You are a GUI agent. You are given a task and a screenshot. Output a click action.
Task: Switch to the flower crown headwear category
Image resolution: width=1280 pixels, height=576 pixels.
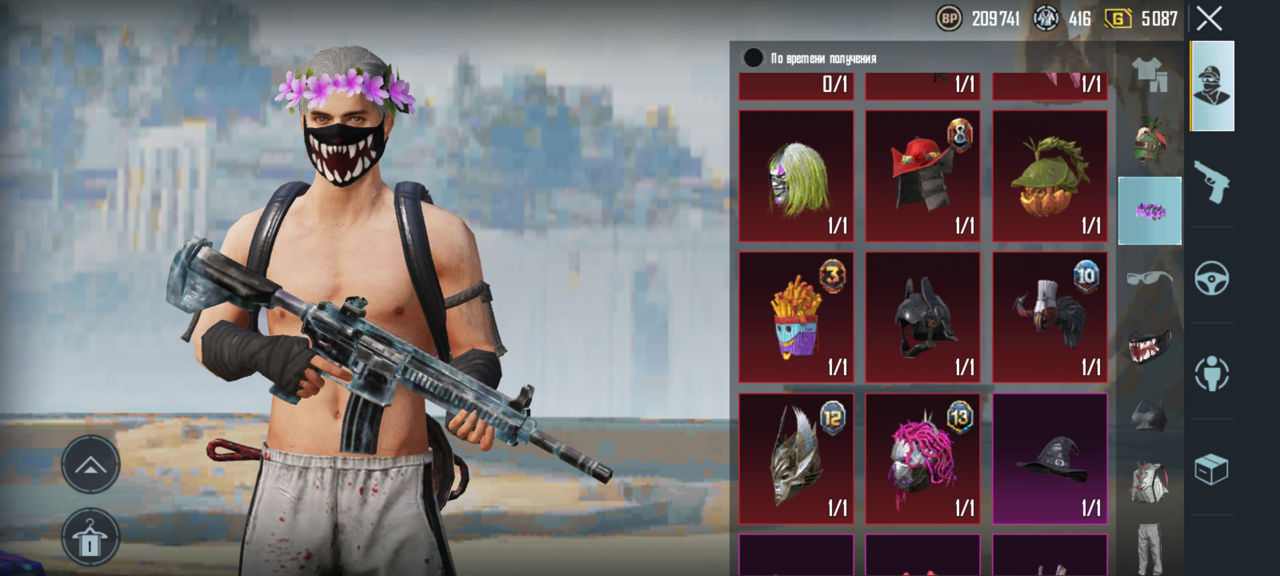point(1149,211)
